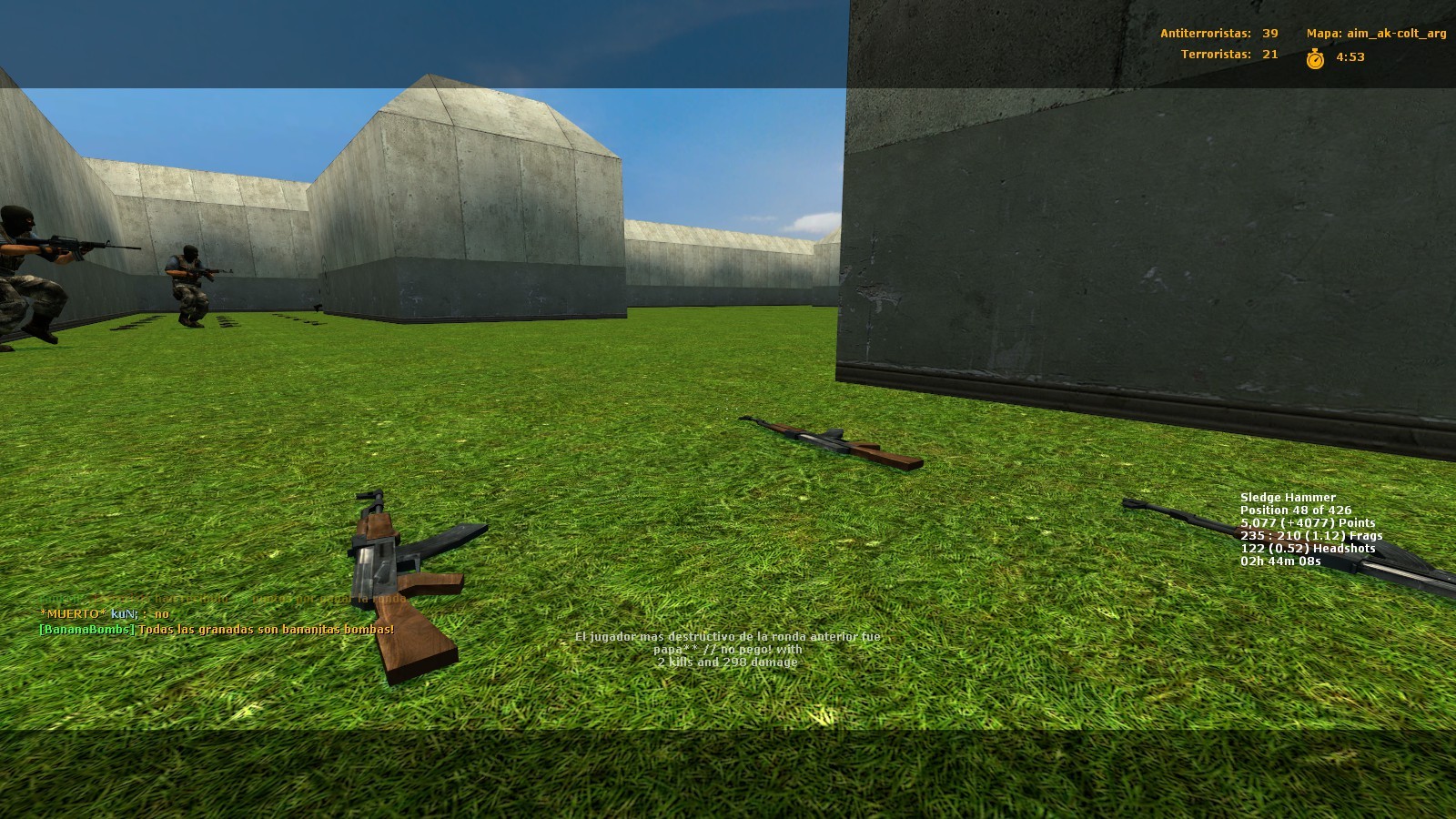Expand the Position 48 of 426 stats entry
The width and height of the screenshot is (1456, 819).
pos(1294,511)
